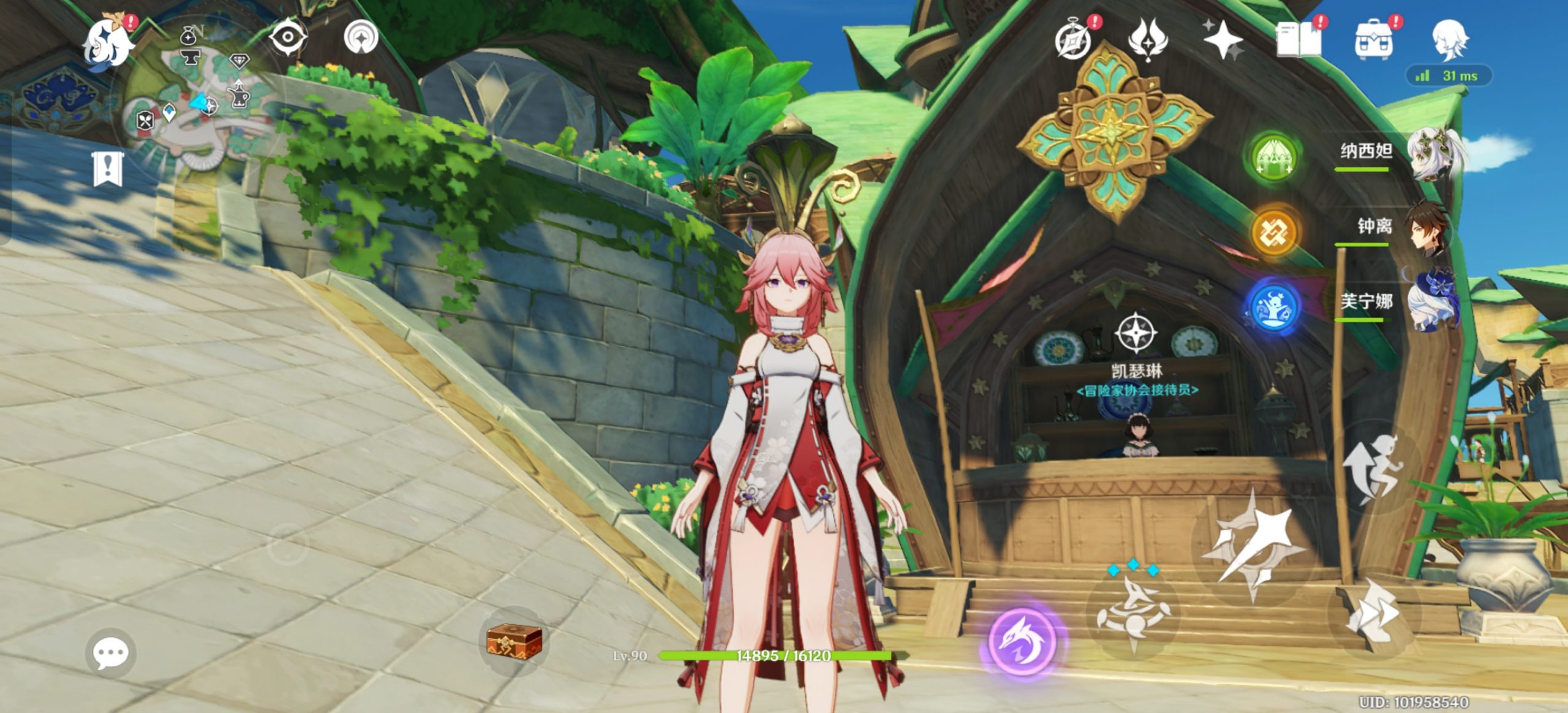Image resolution: width=1568 pixels, height=713 pixels.
Task: Tap the sprint dash button
Action: click(1371, 613)
